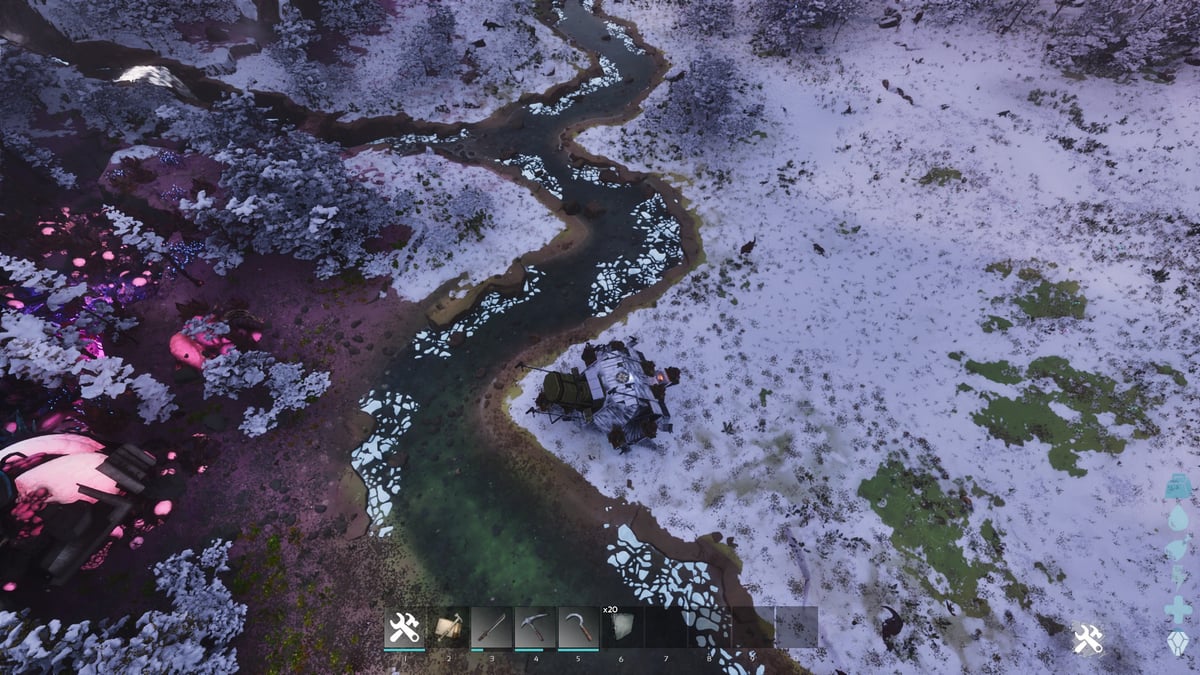1200x675 pixels.
Task: Select the hammer and wrench hotbar slot
Action: tap(405, 628)
